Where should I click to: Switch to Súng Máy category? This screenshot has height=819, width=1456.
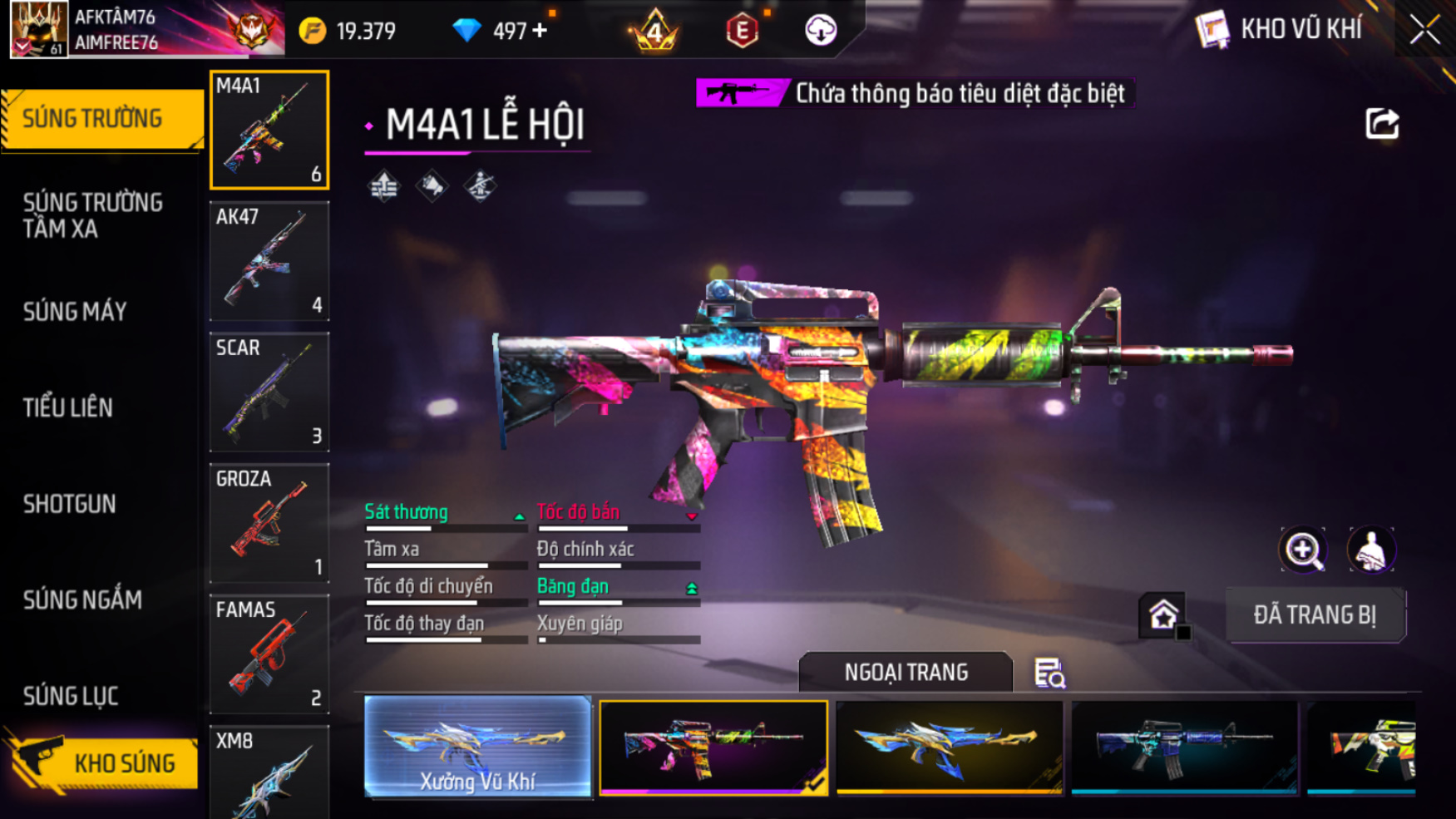[x=75, y=312]
